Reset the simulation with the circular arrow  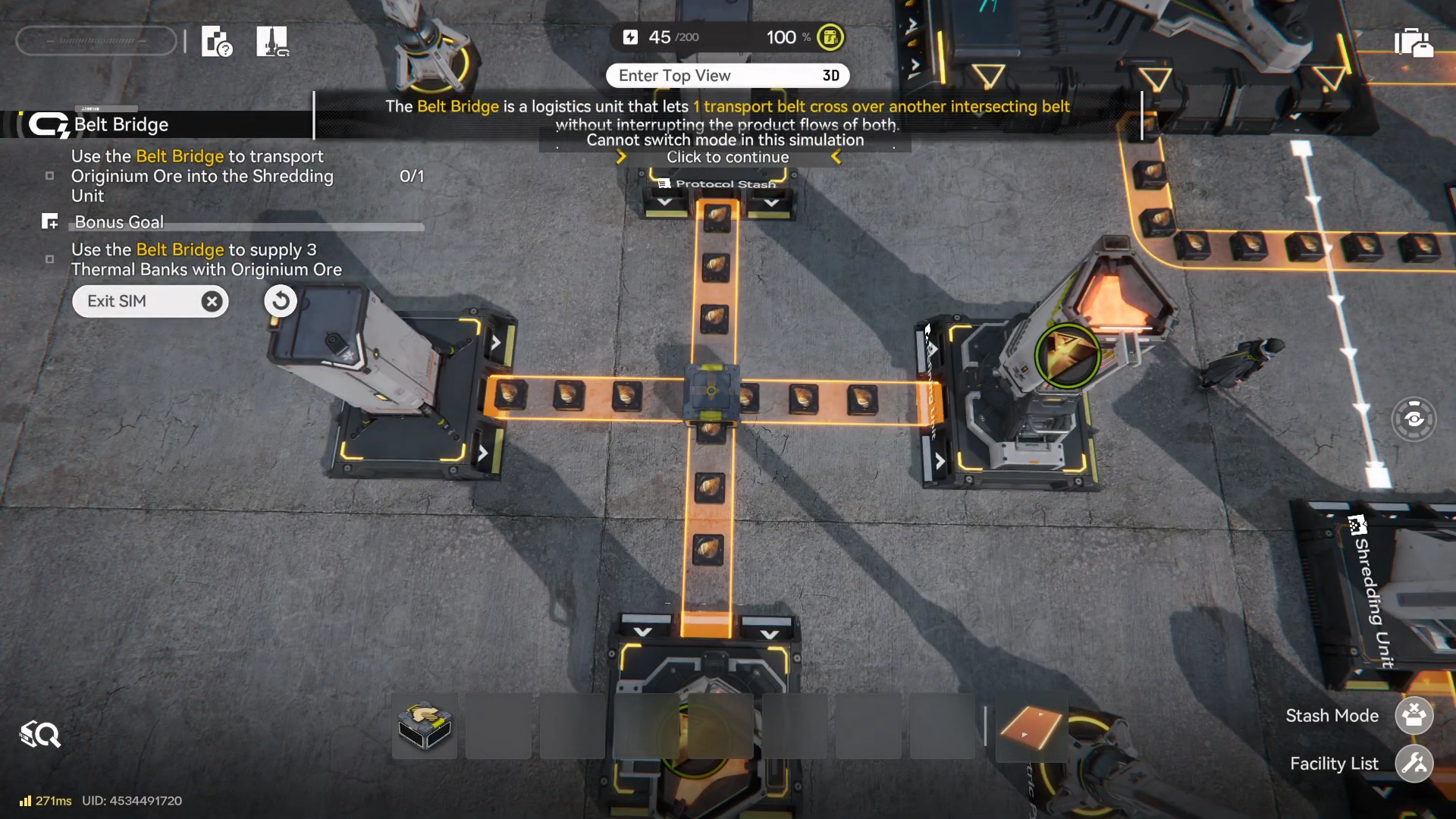[280, 301]
